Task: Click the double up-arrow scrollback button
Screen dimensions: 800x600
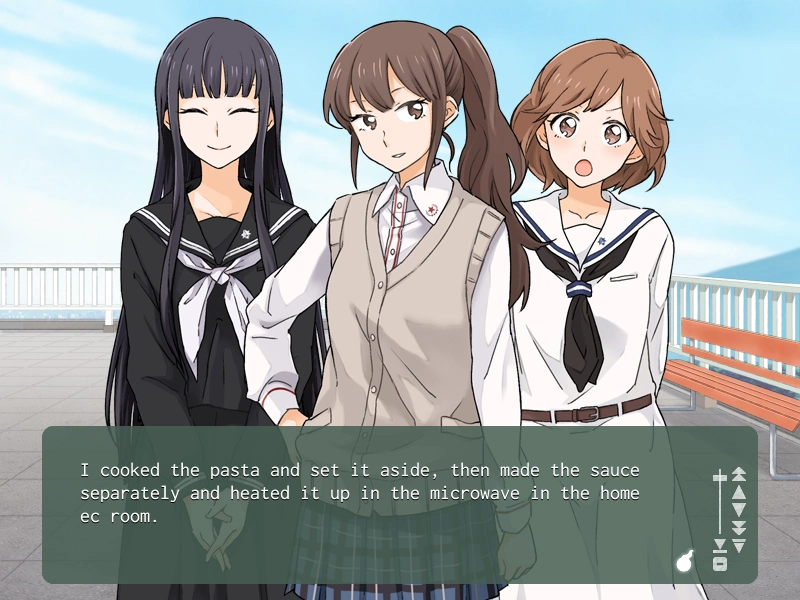Action: 739,473
